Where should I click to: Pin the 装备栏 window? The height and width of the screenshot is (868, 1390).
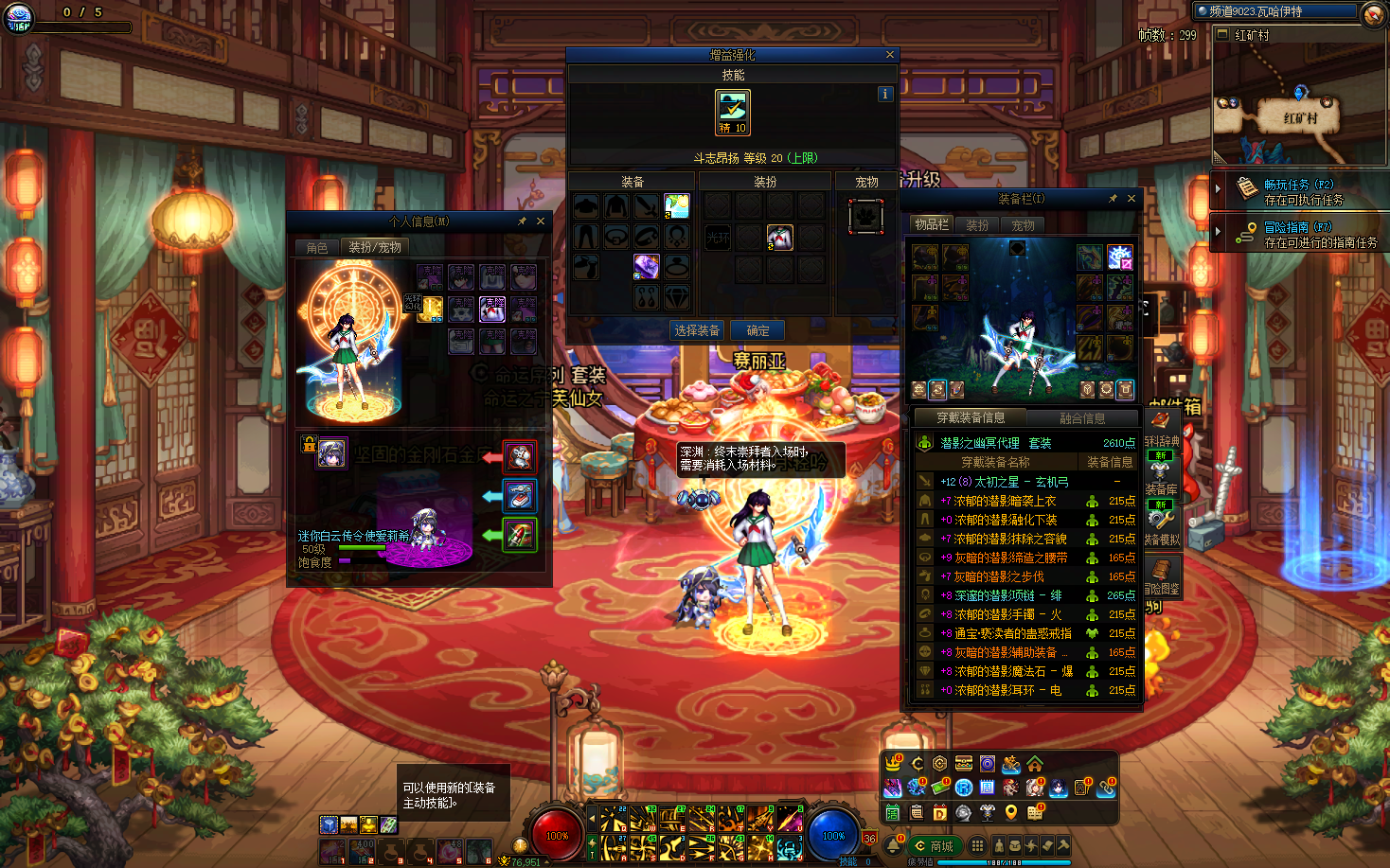(1113, 199)
